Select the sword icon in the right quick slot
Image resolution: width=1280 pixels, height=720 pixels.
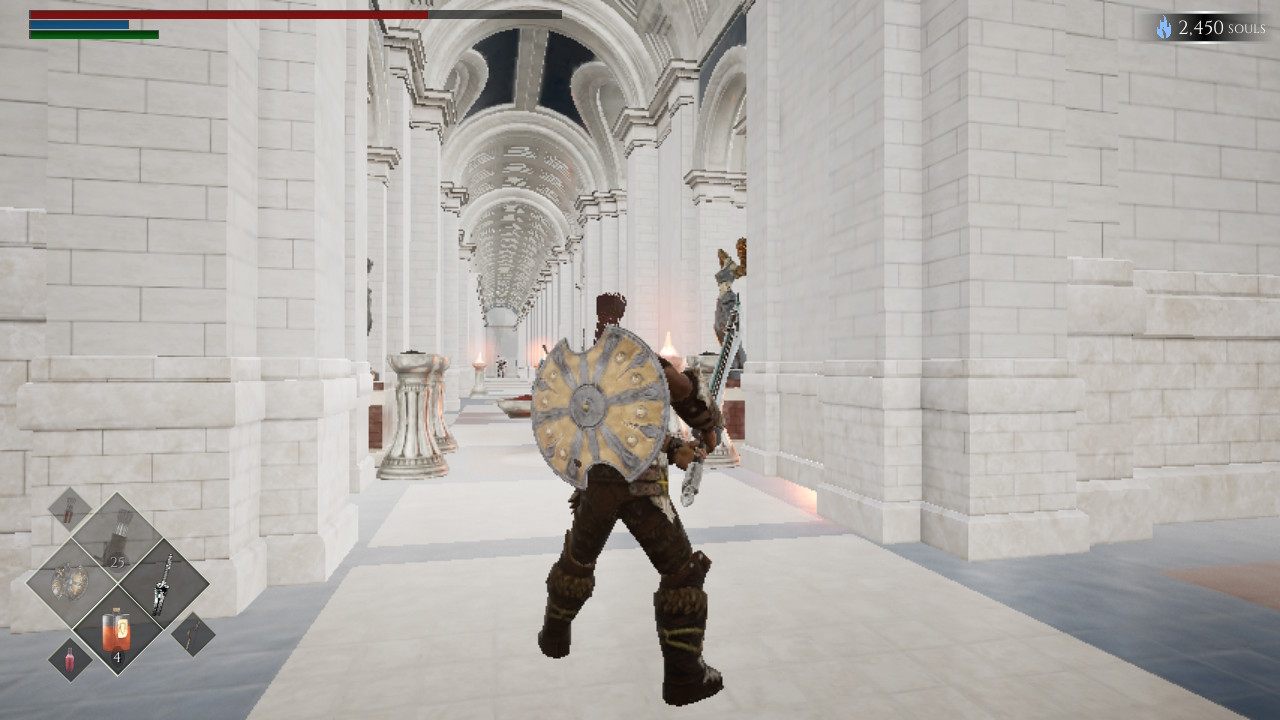(x=163, y=582)
